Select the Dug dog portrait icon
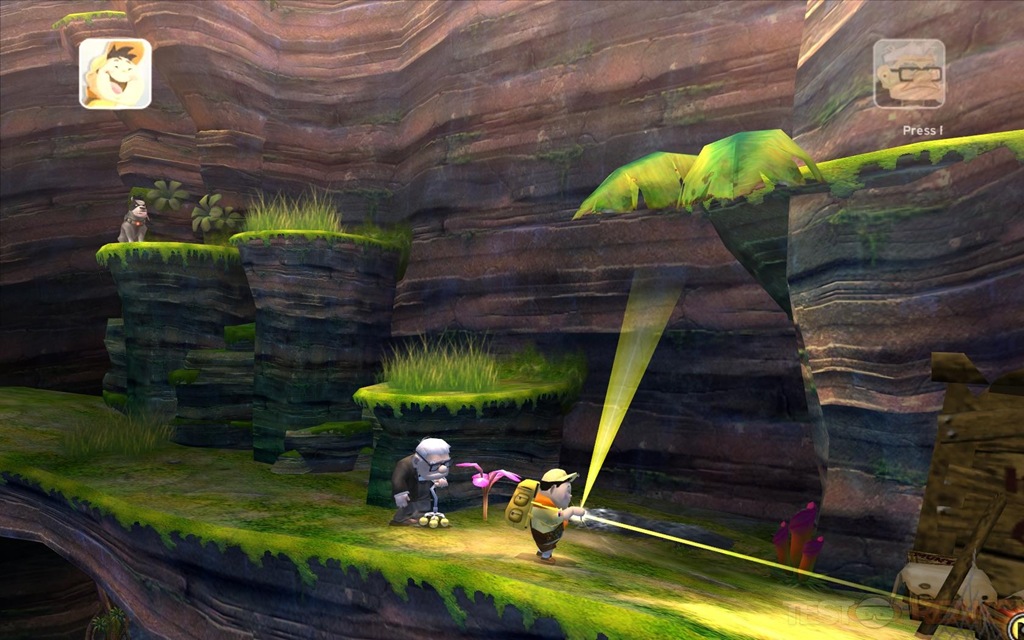Image resolution: width=1024 pixels, height=640 pixels. (x=115, y=73)
